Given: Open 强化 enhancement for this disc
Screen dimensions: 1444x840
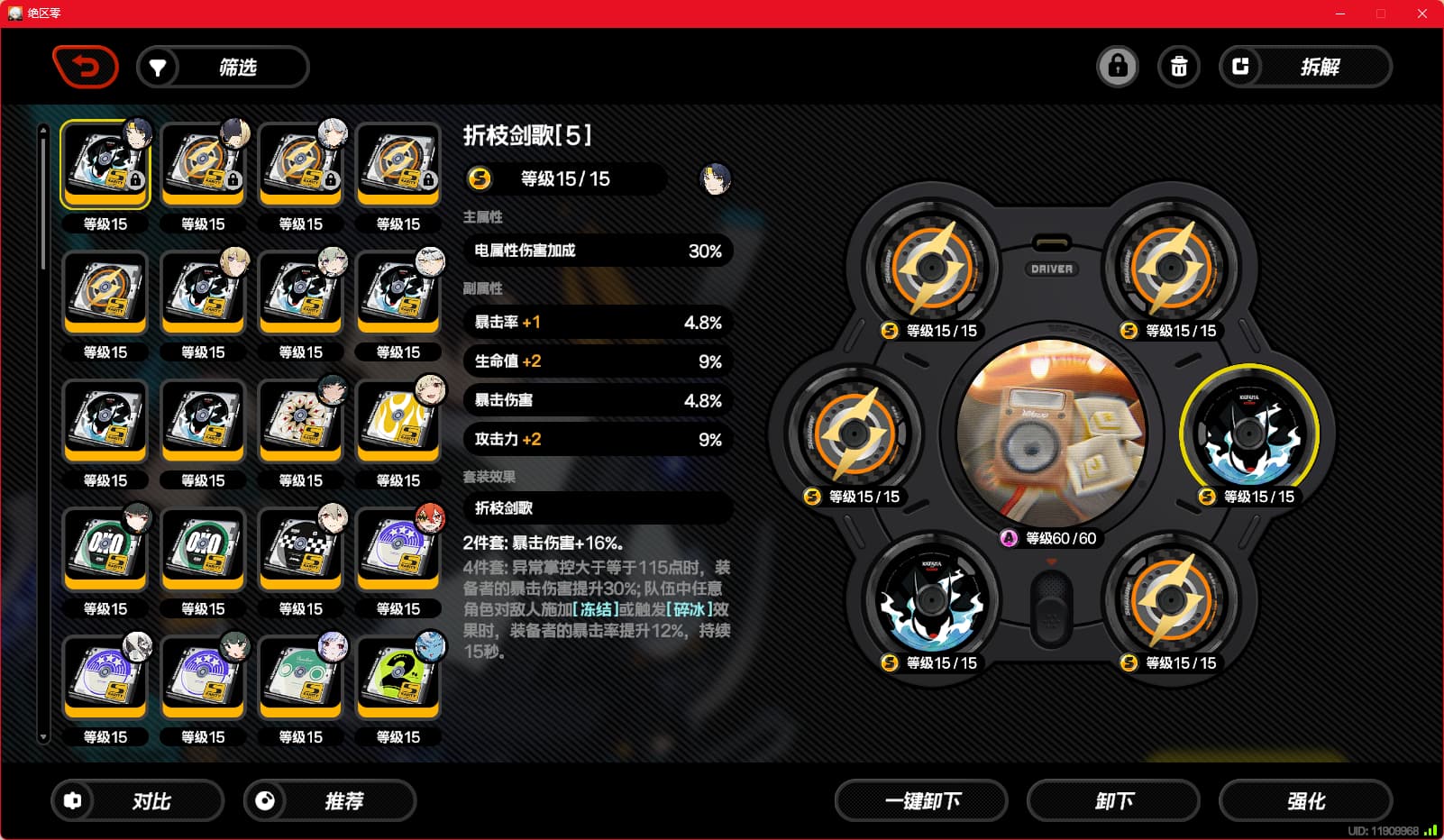Looking at the screenshot, I should [1305, 801].
